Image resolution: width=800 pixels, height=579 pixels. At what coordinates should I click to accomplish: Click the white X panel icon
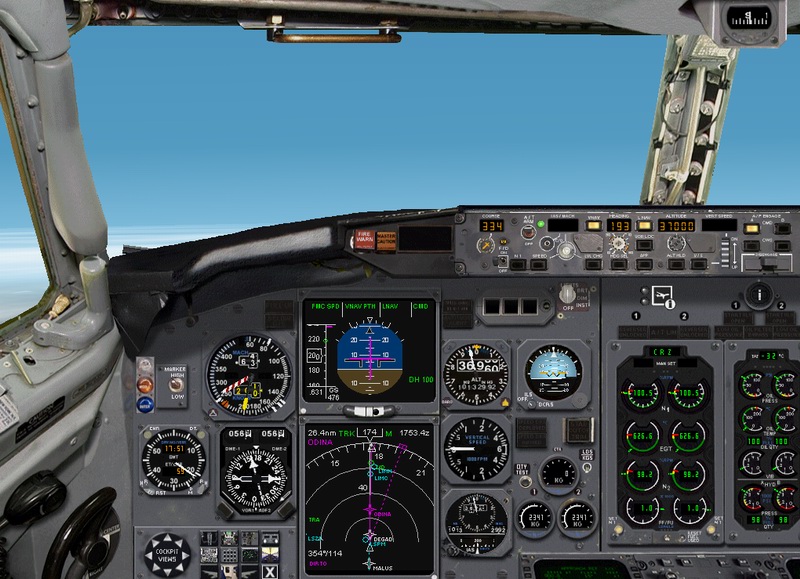270,572
